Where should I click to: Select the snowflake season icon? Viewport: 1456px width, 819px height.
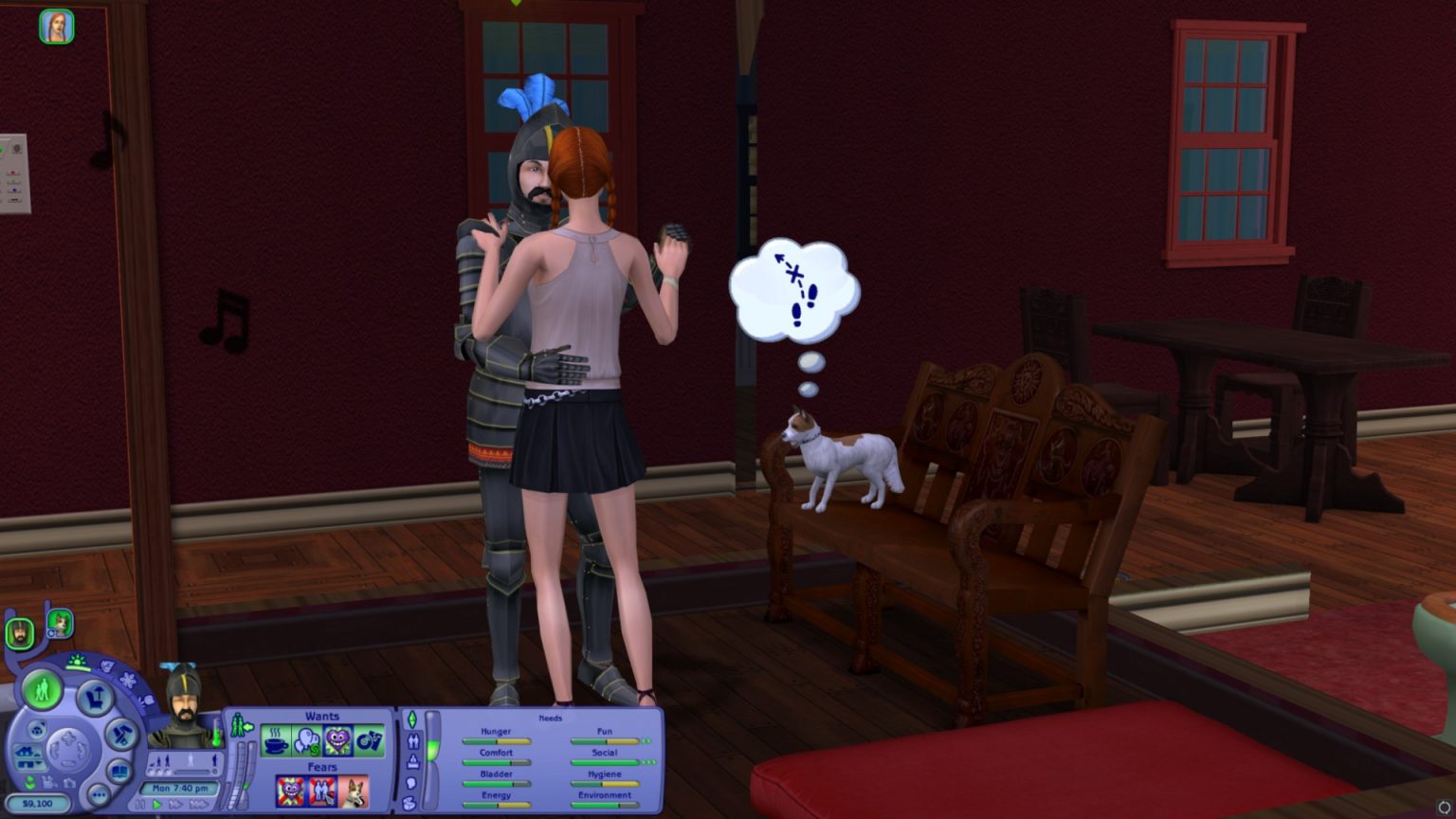pos(129,678)
